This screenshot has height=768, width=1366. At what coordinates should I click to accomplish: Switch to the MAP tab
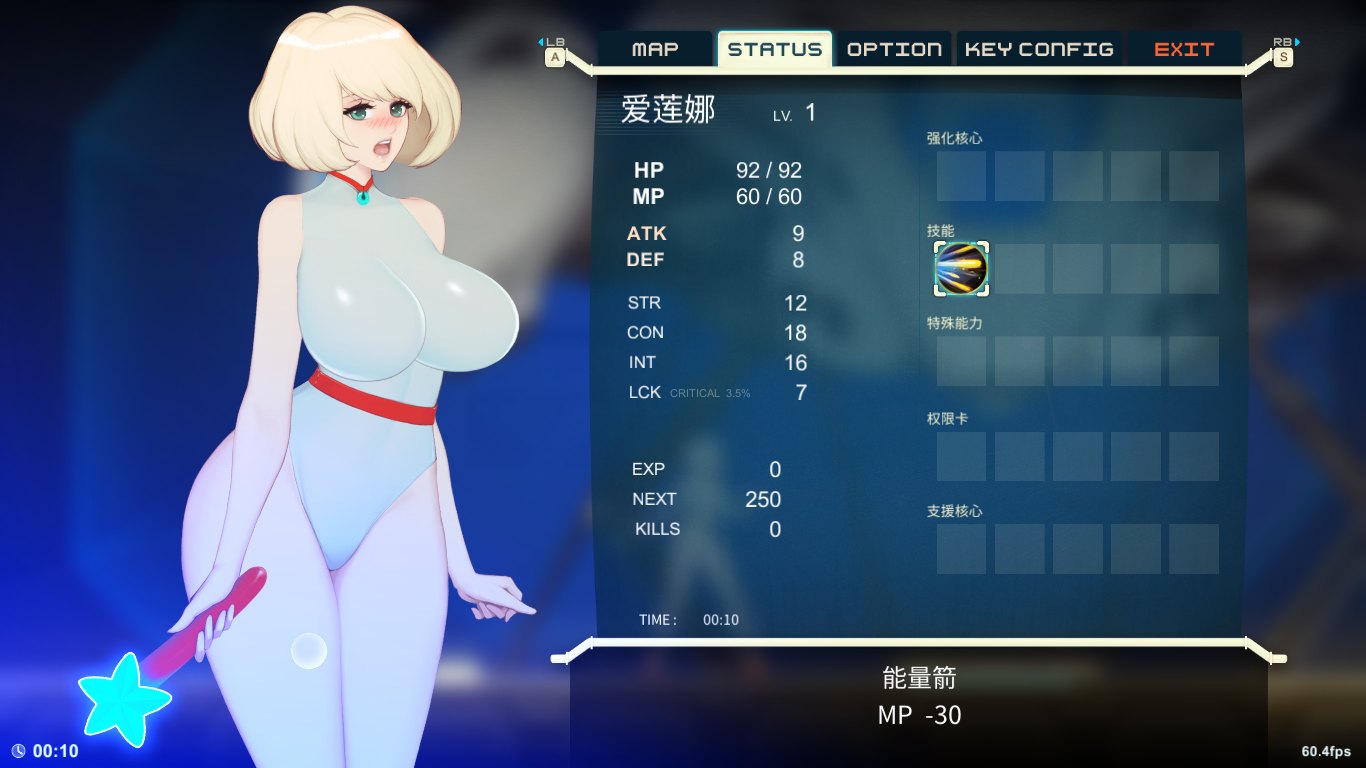[656, 49]
